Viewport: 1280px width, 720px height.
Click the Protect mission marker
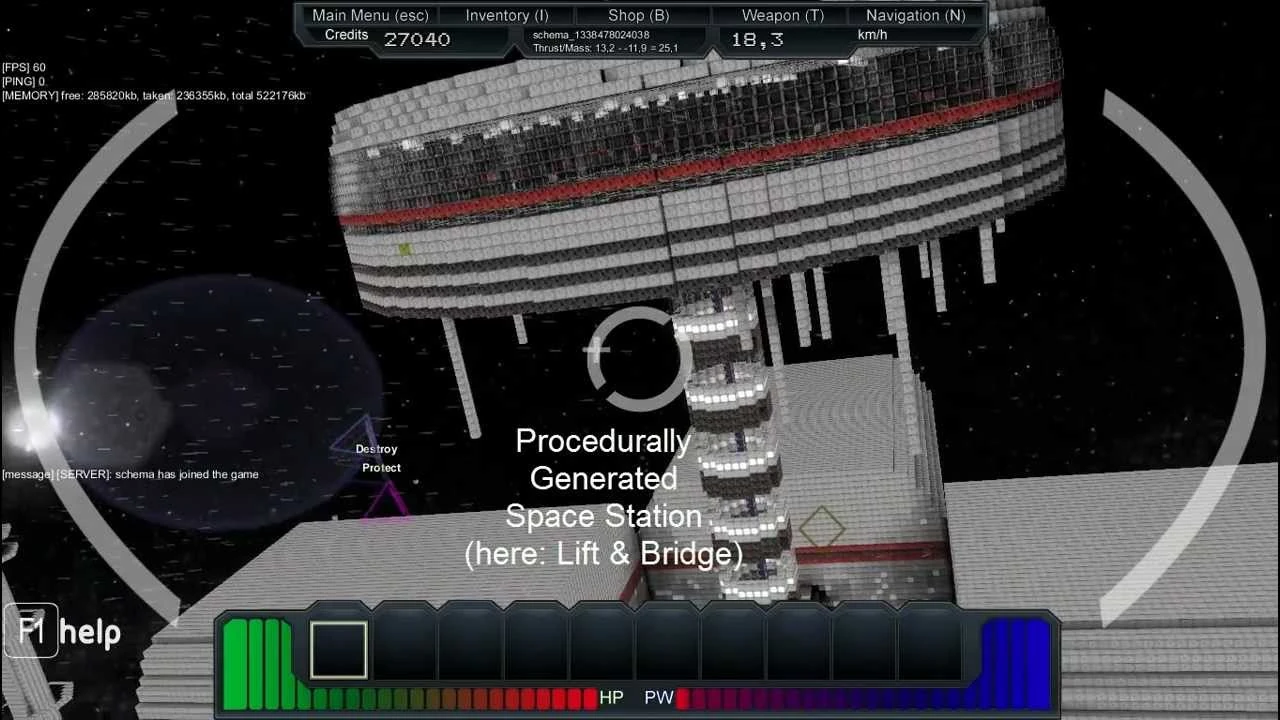(380, 467)
